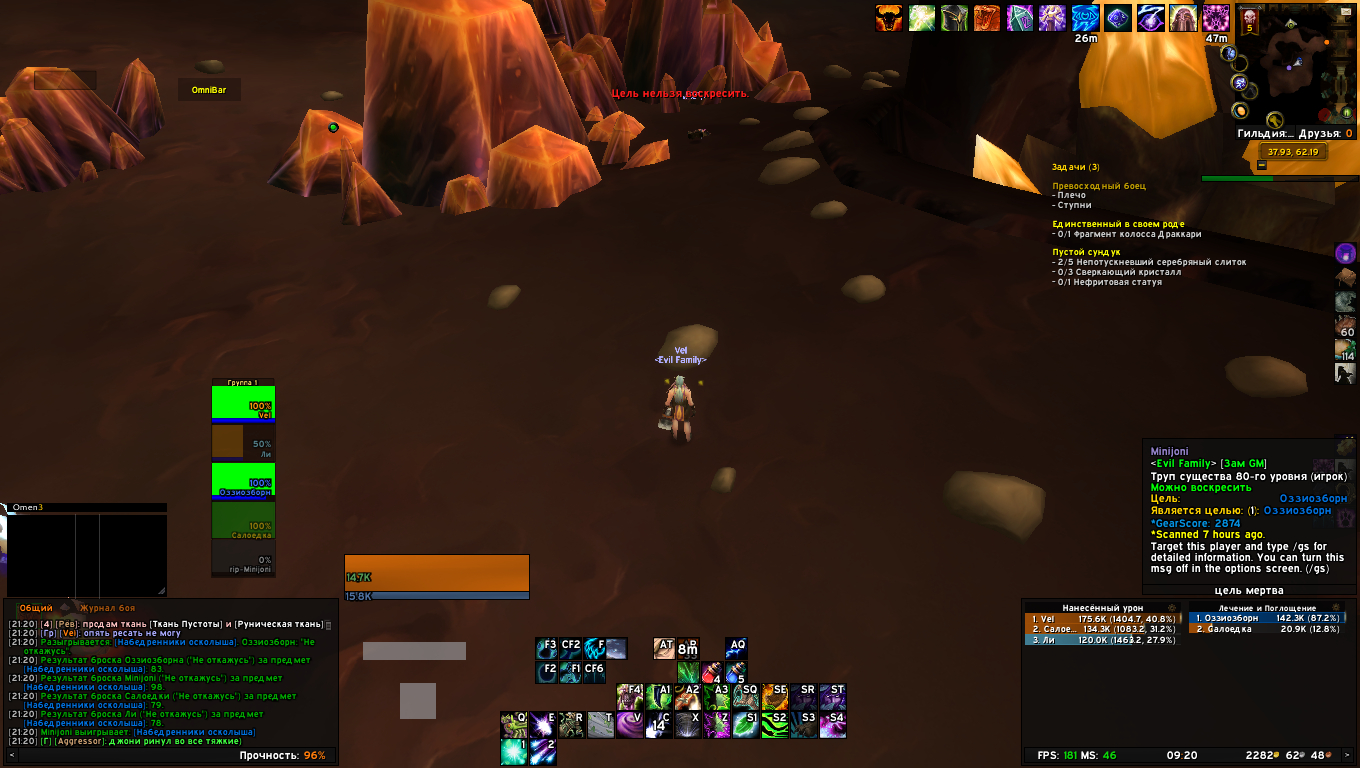
Task: Click the minimap
Action: pyautogui.click(x=1293, y=70)
